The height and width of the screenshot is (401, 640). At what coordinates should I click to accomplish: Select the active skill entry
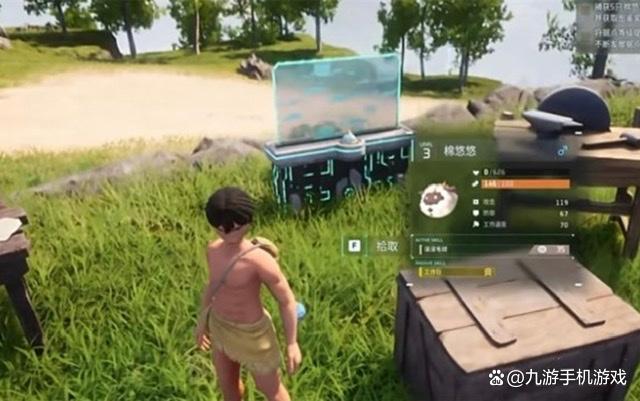(x=489, y=249)
